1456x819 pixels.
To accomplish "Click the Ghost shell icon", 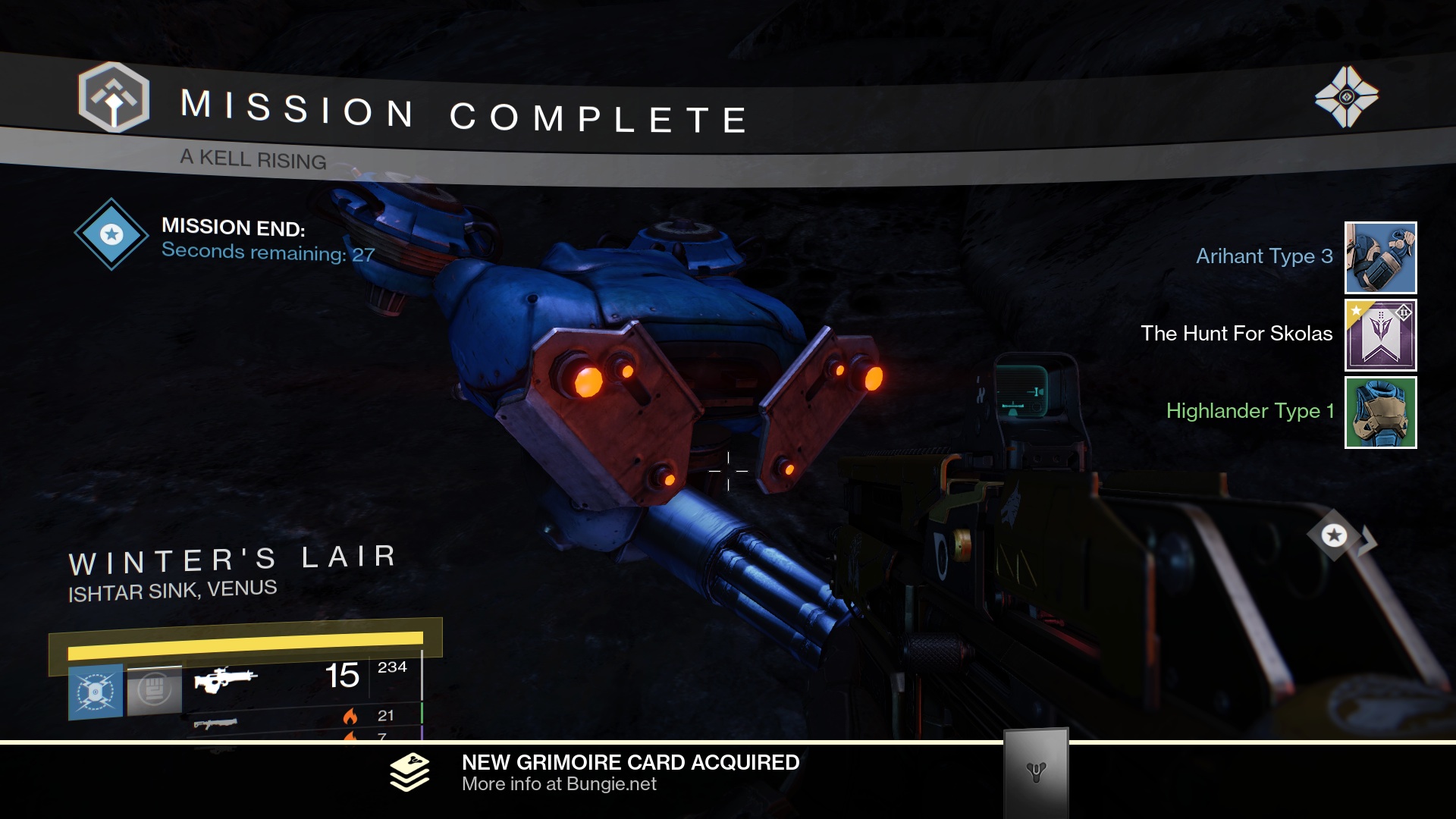I will click(x=1346, y=97).
